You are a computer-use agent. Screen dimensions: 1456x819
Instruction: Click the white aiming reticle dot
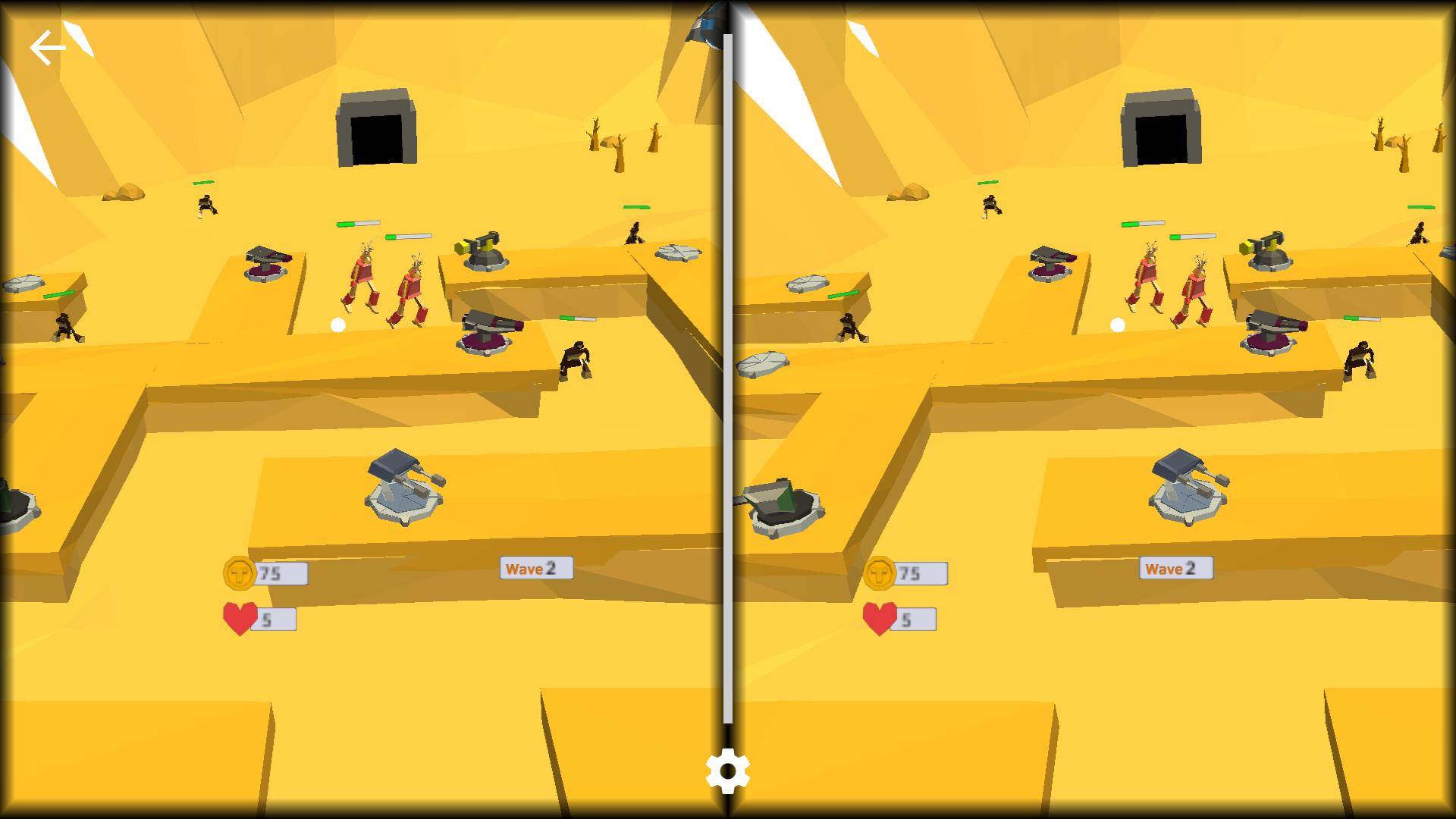[x=338, y=323]
